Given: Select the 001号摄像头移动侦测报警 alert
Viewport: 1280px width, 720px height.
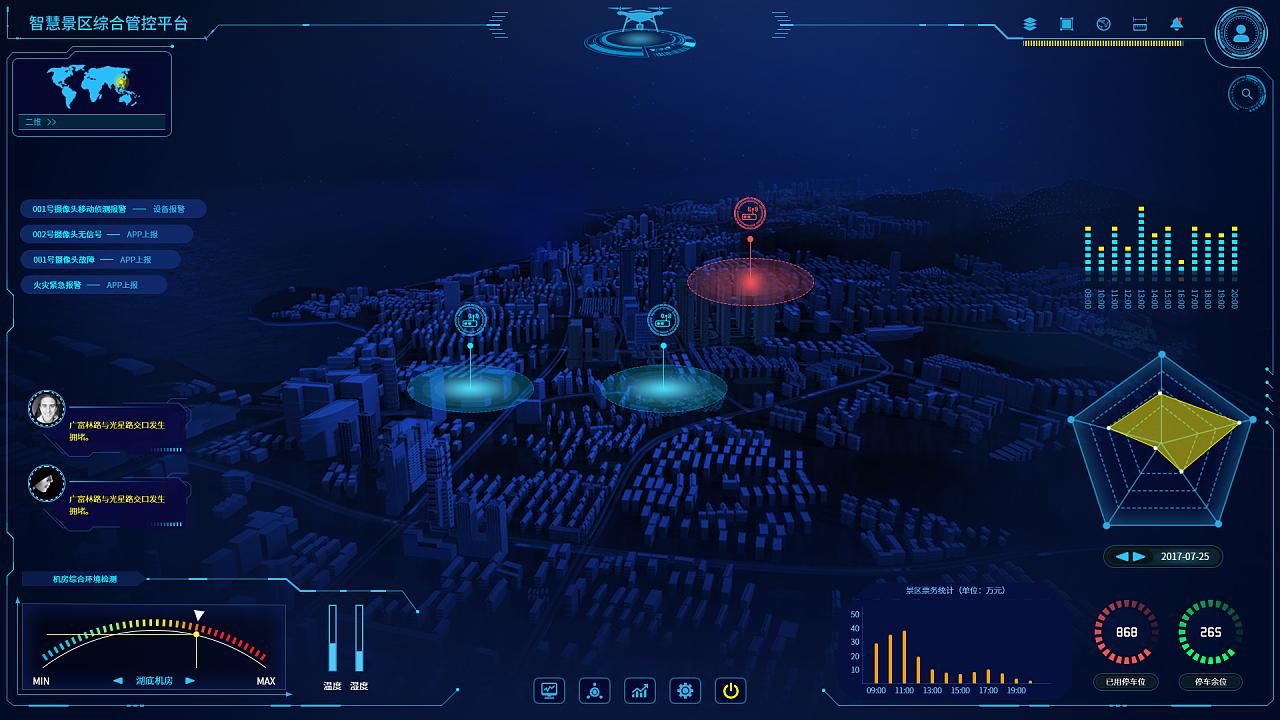Looking at the screenshot, I should click(x=112, y=209).
